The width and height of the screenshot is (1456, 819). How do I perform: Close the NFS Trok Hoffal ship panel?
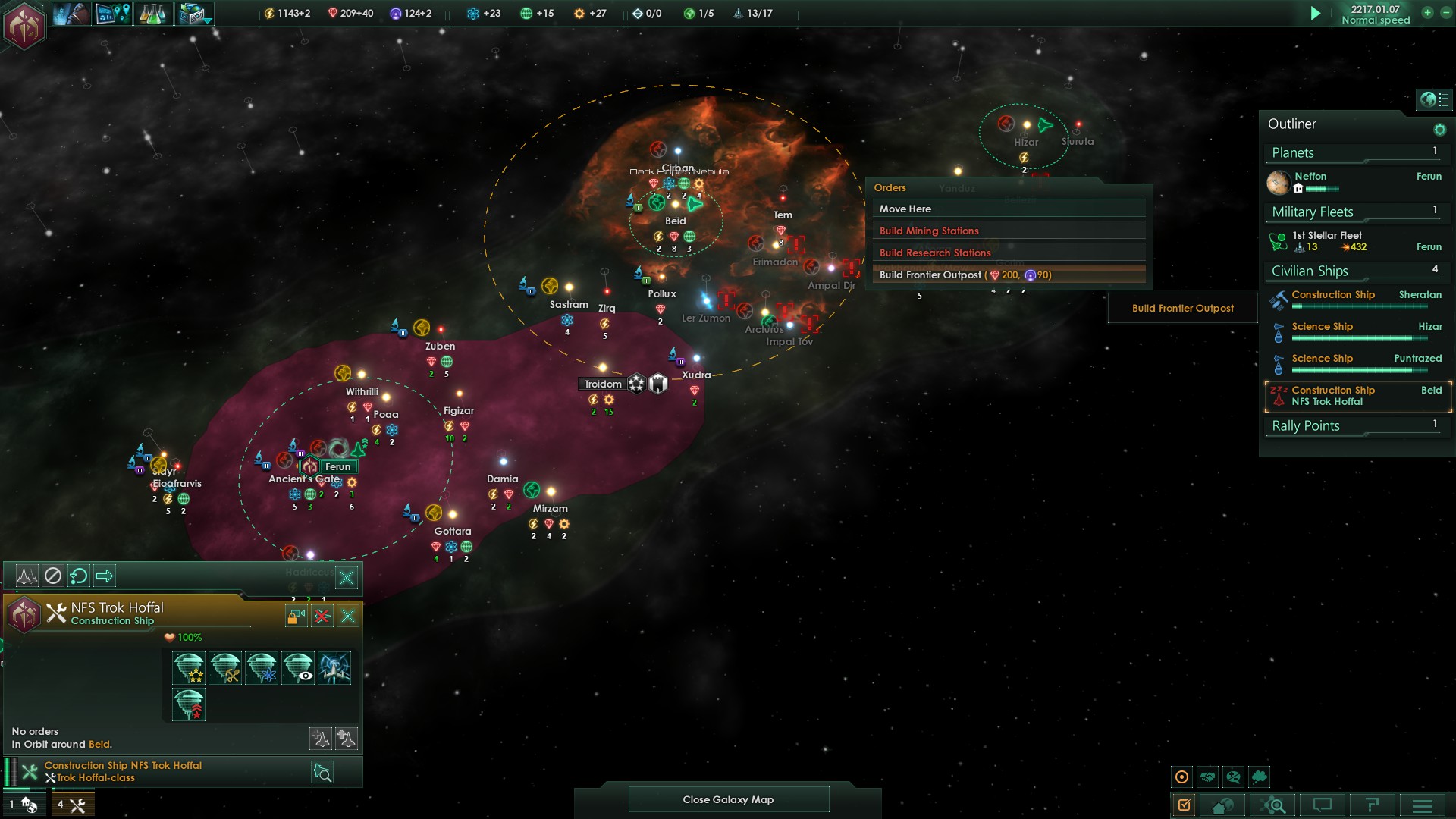(x=348, y=616)
